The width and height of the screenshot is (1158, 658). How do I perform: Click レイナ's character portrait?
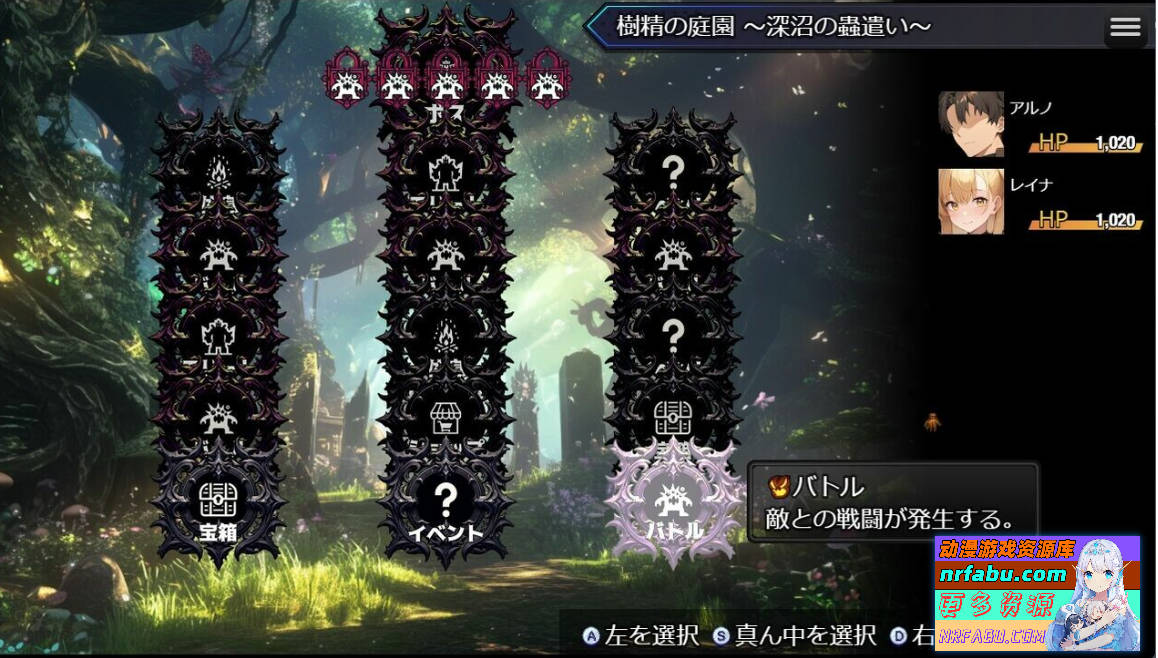(x=970, y=201)
